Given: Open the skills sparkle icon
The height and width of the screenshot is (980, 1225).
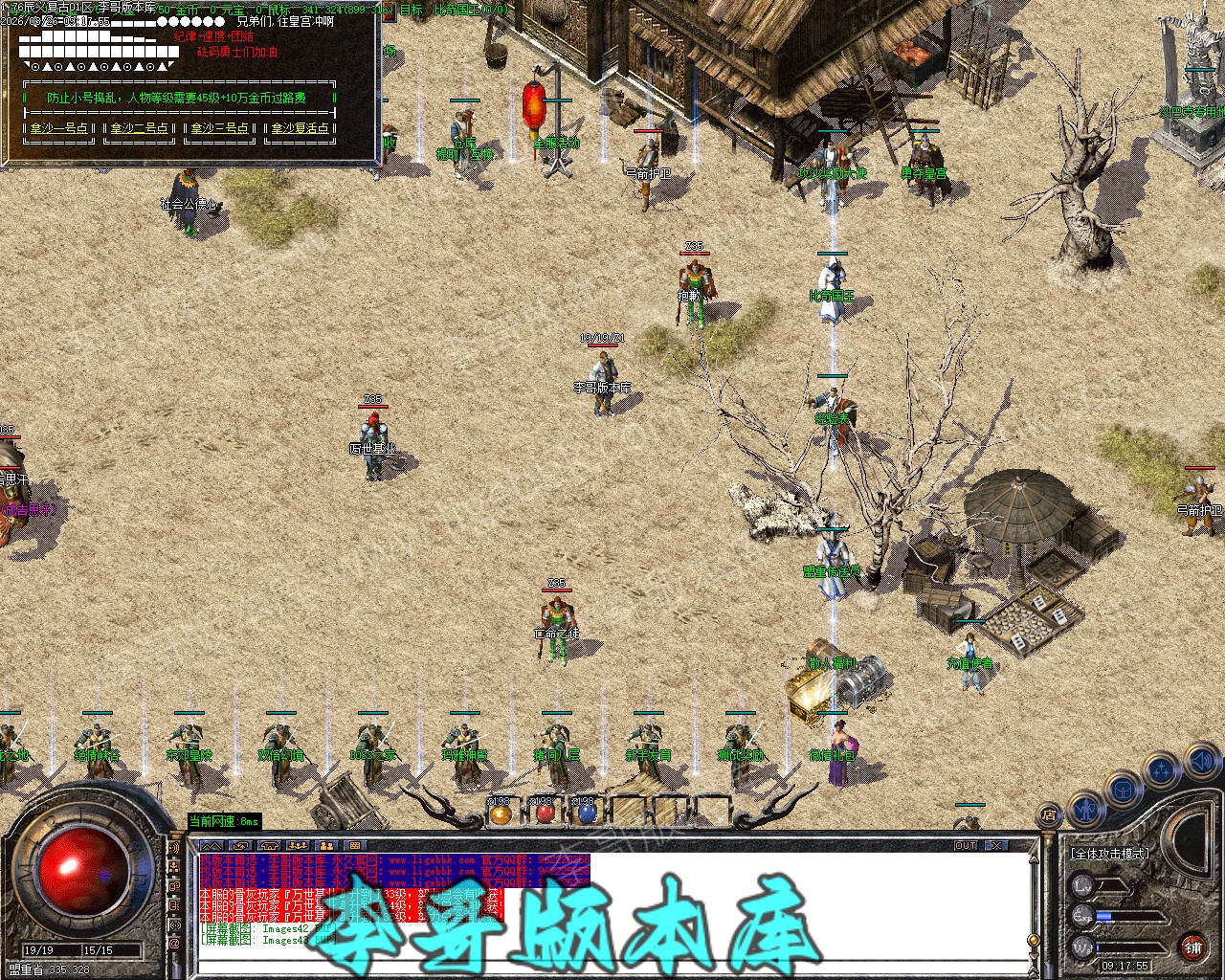Looking at the screenshot, I should click(x=1162, y=769).
